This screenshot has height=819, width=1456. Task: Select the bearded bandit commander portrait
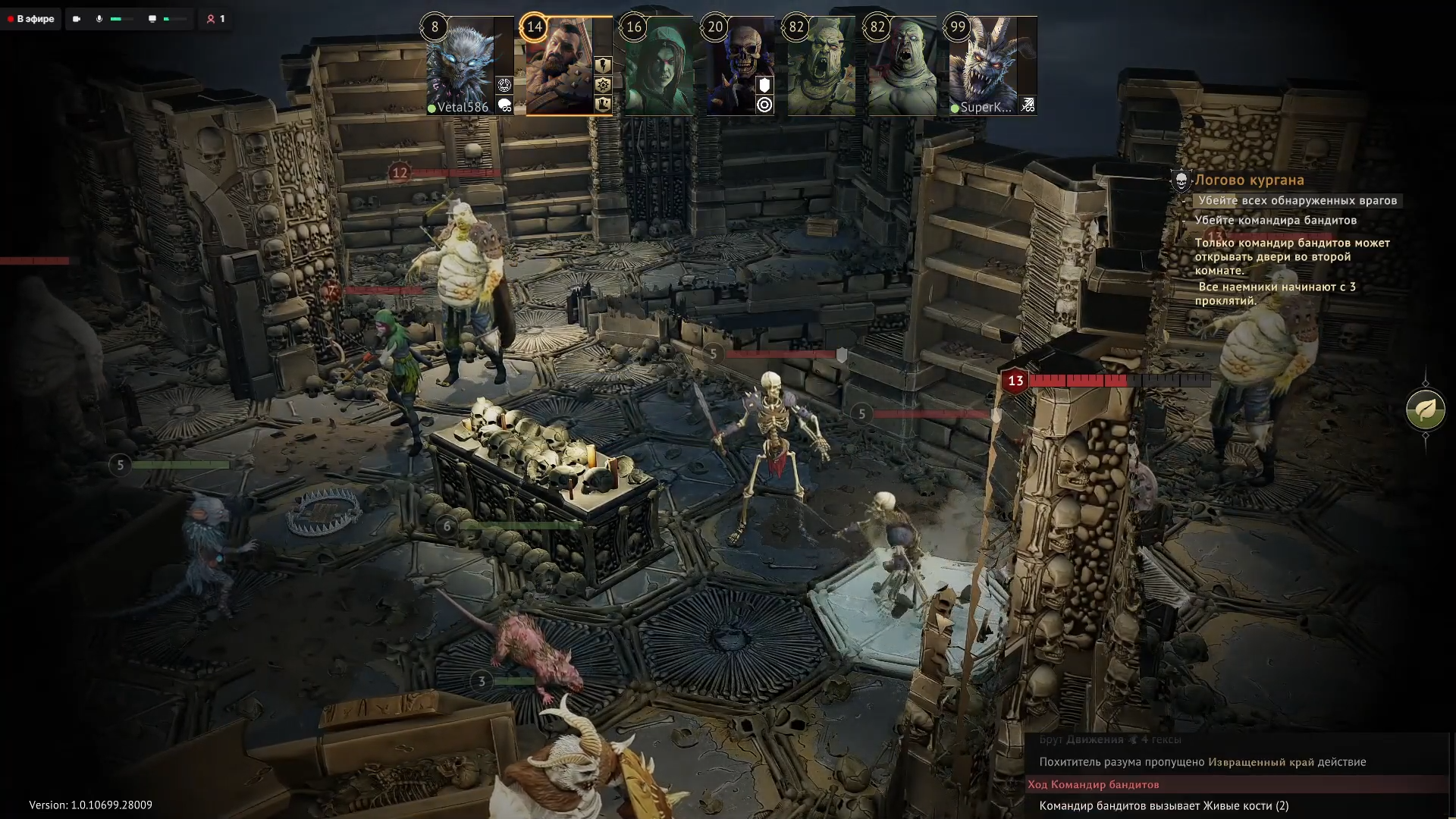tap(560, 66)
